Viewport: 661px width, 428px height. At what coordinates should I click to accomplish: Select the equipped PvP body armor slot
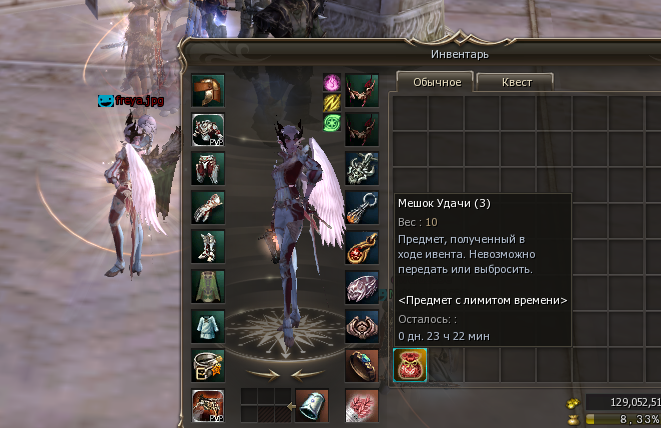(208, 130)
